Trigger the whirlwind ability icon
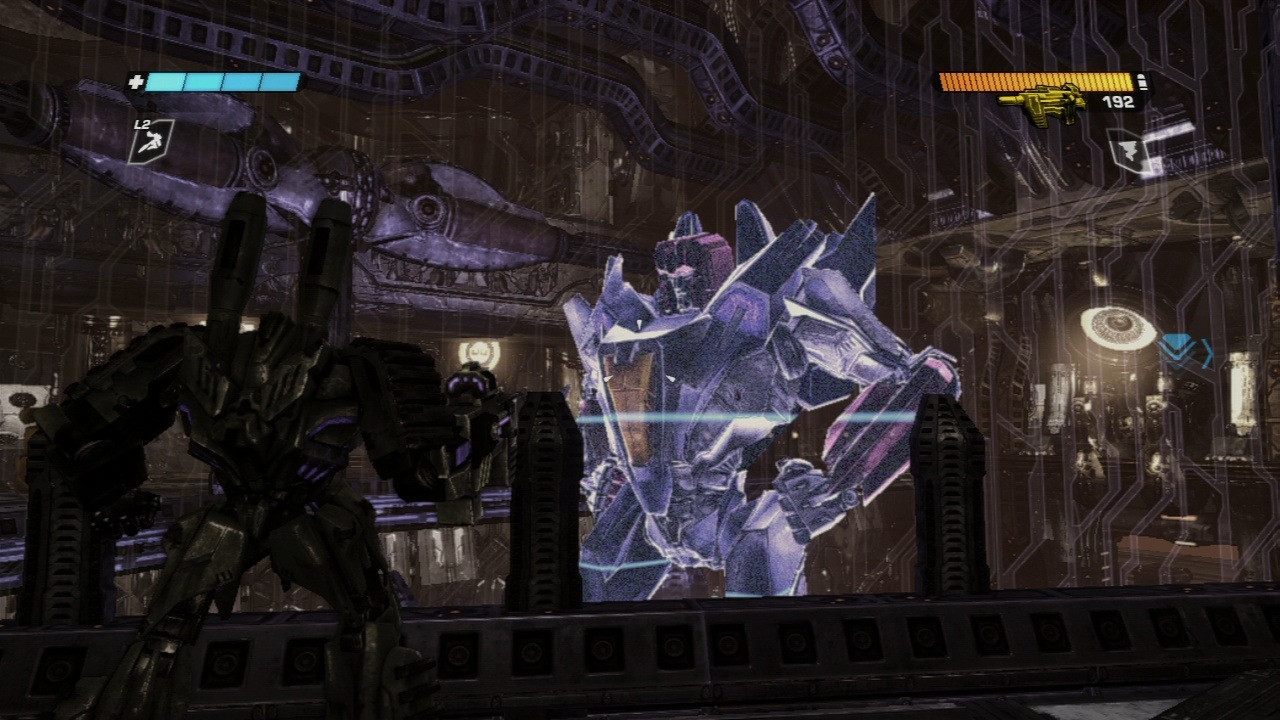1280x720 pixels. click(x=1126, y=151)
